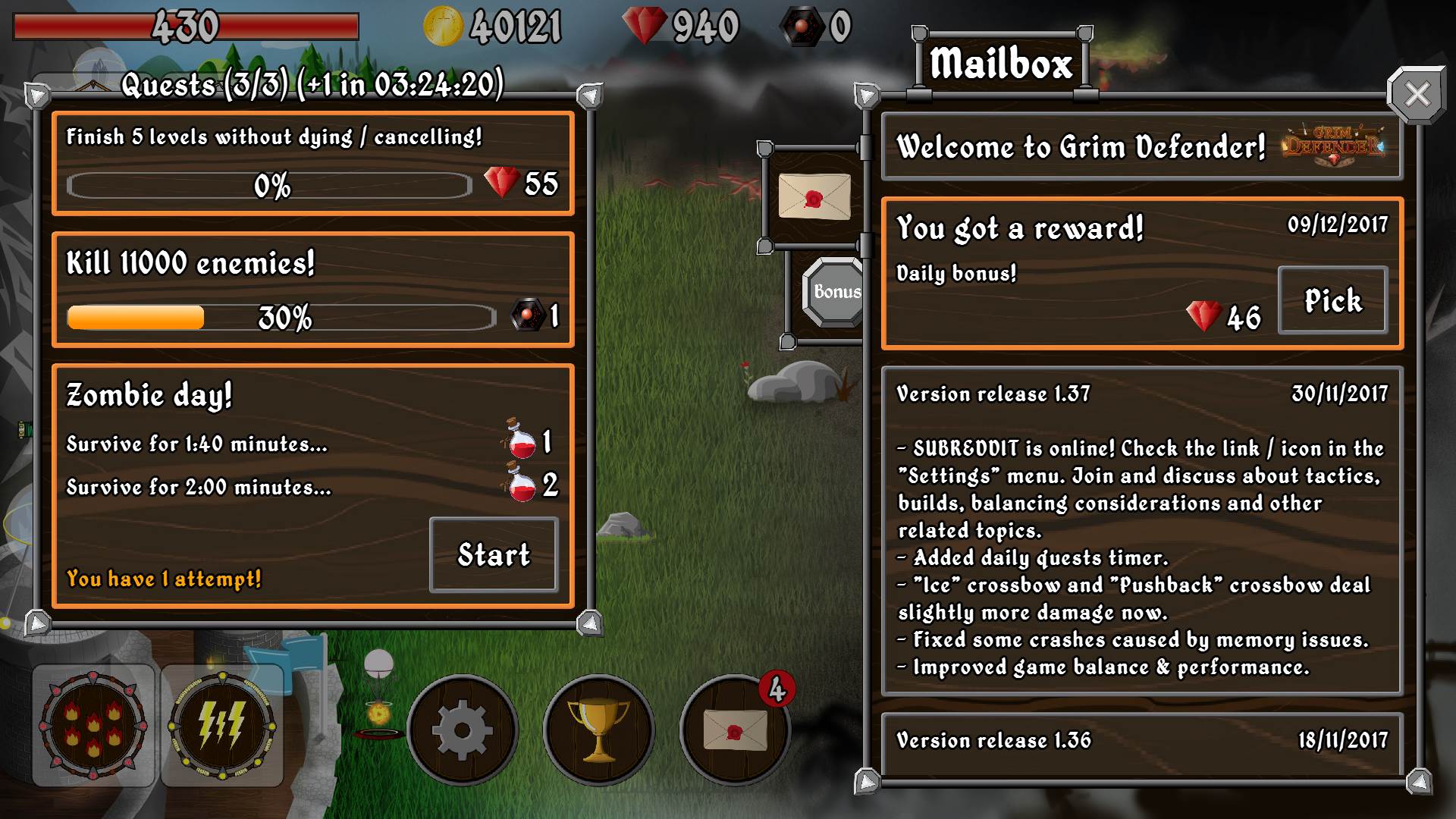Start the Zombie day quest
The height and width of the screenshot is (819, 1456).
click(494, 555)
